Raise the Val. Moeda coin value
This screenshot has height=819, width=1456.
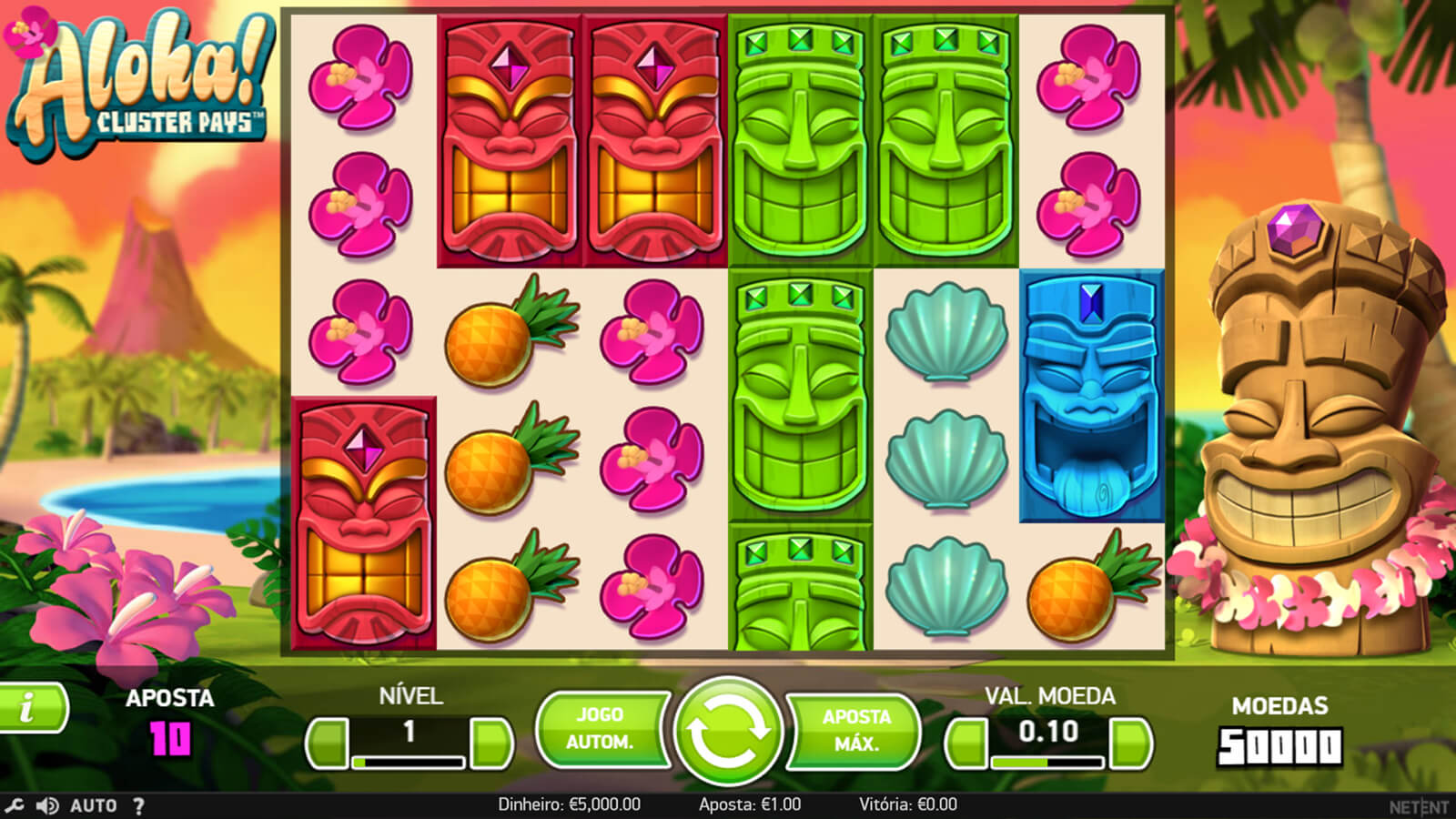[1132, 743]
